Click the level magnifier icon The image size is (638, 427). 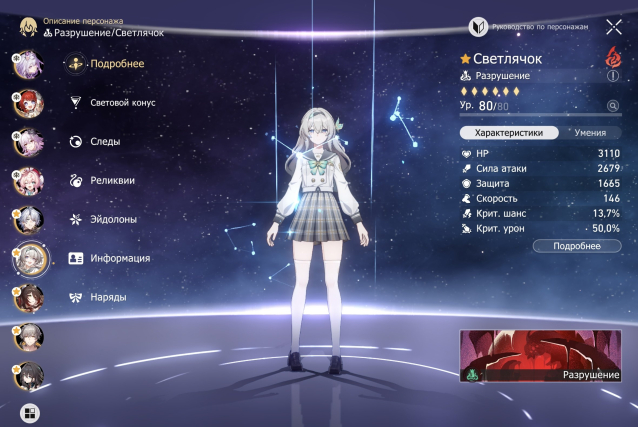point(612,105)
